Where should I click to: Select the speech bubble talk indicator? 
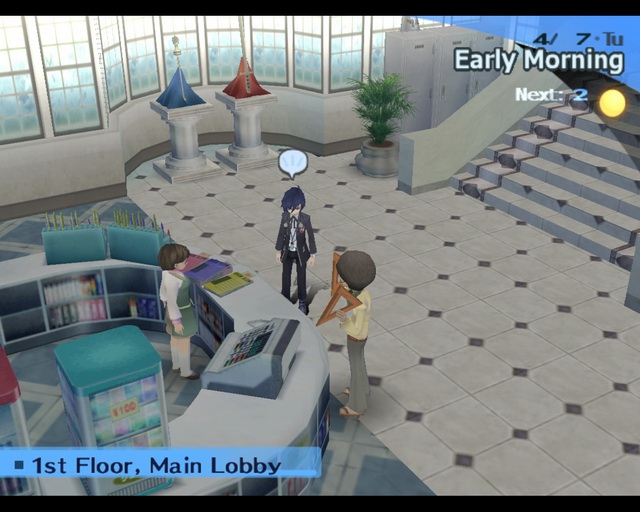(x=292, y=162)
